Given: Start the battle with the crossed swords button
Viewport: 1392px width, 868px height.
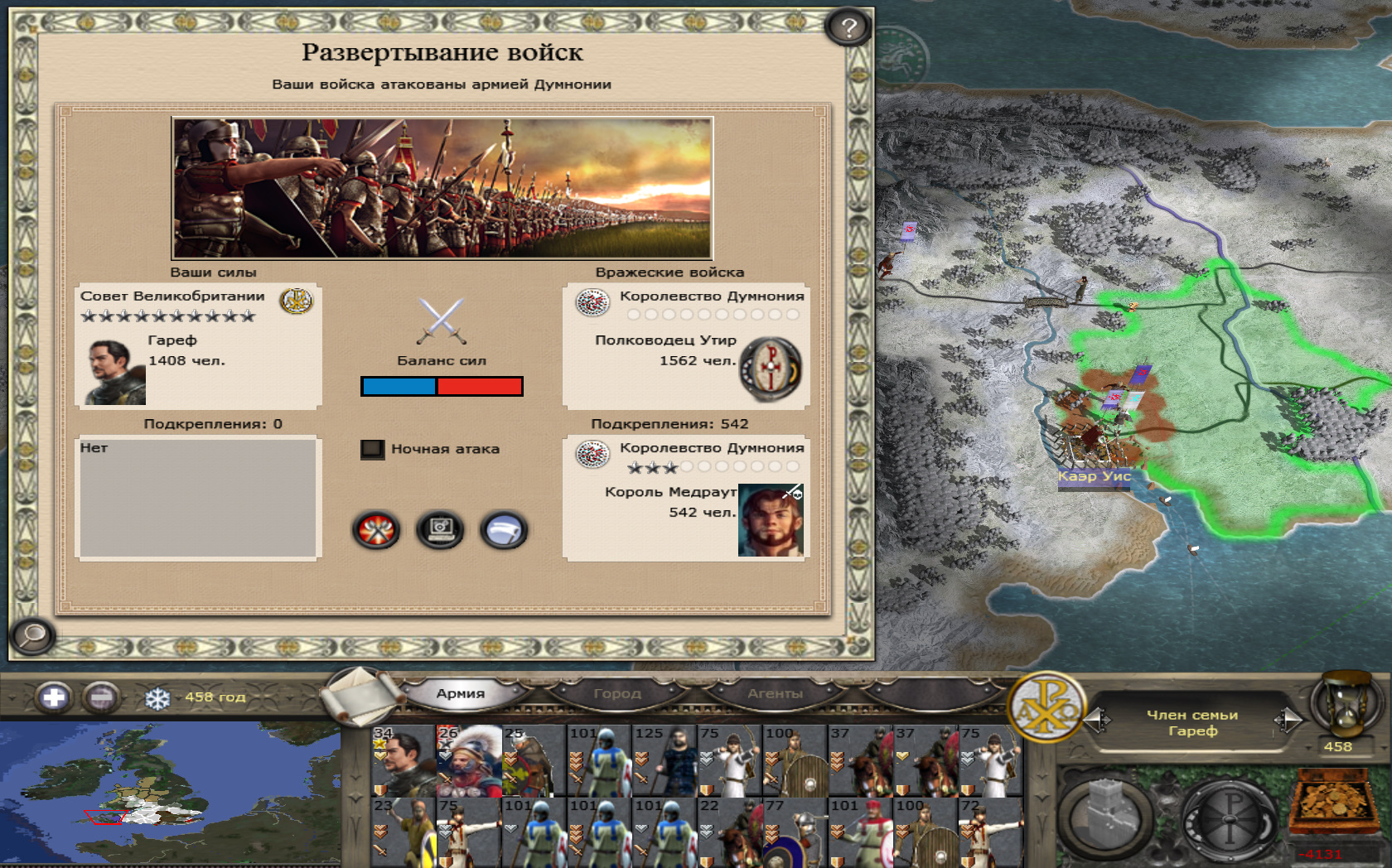Looking at the screenshot, I should (x=376, y=530).
